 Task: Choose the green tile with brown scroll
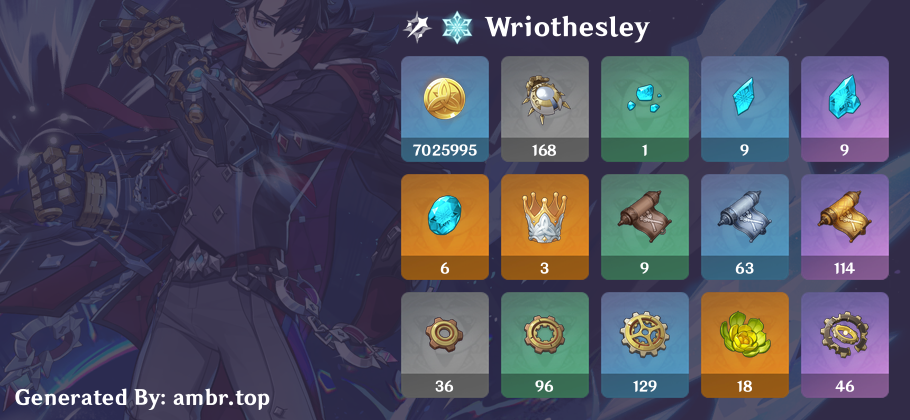[x=644, y=226]
